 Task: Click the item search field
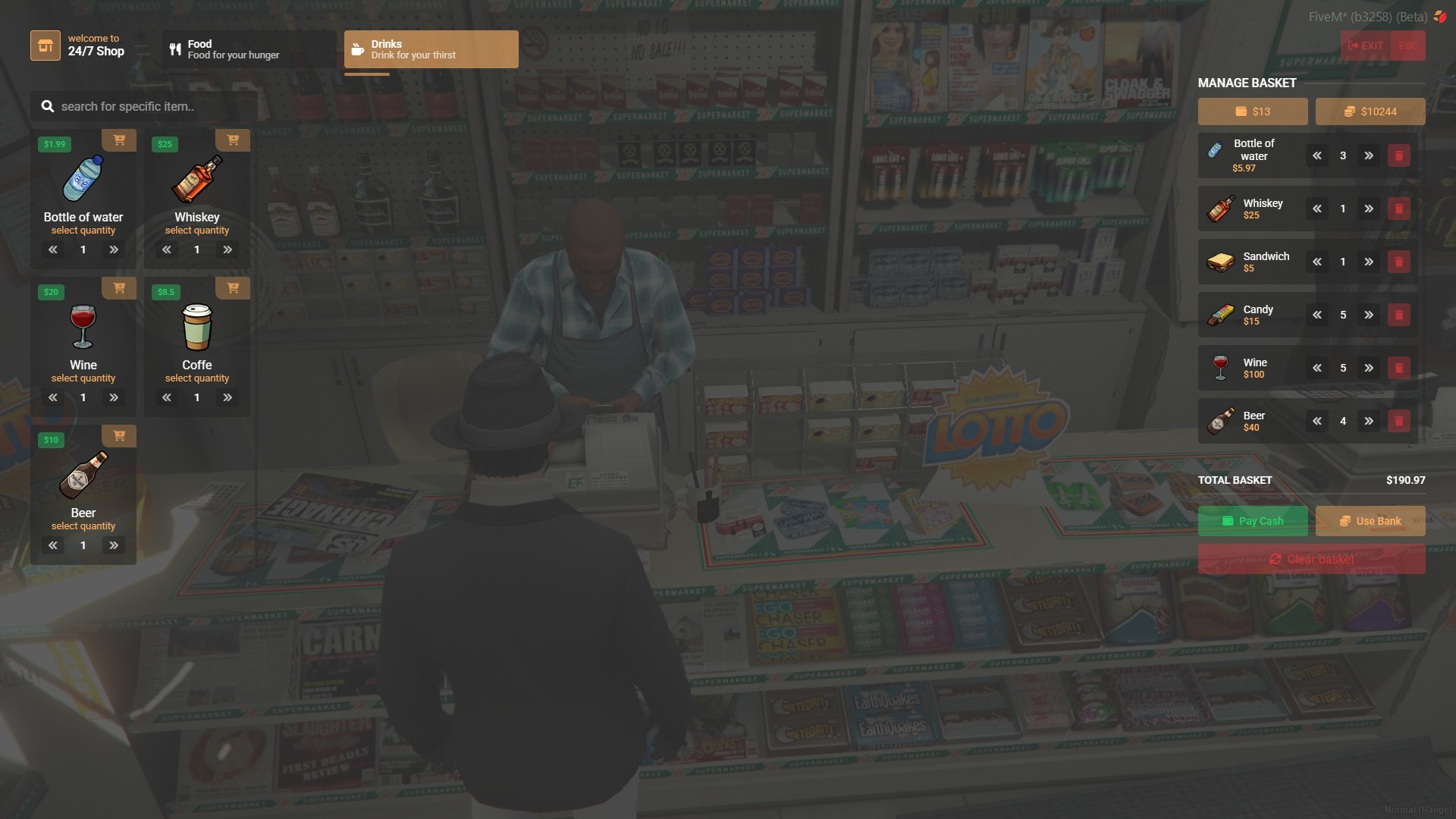tap(144, 106)
